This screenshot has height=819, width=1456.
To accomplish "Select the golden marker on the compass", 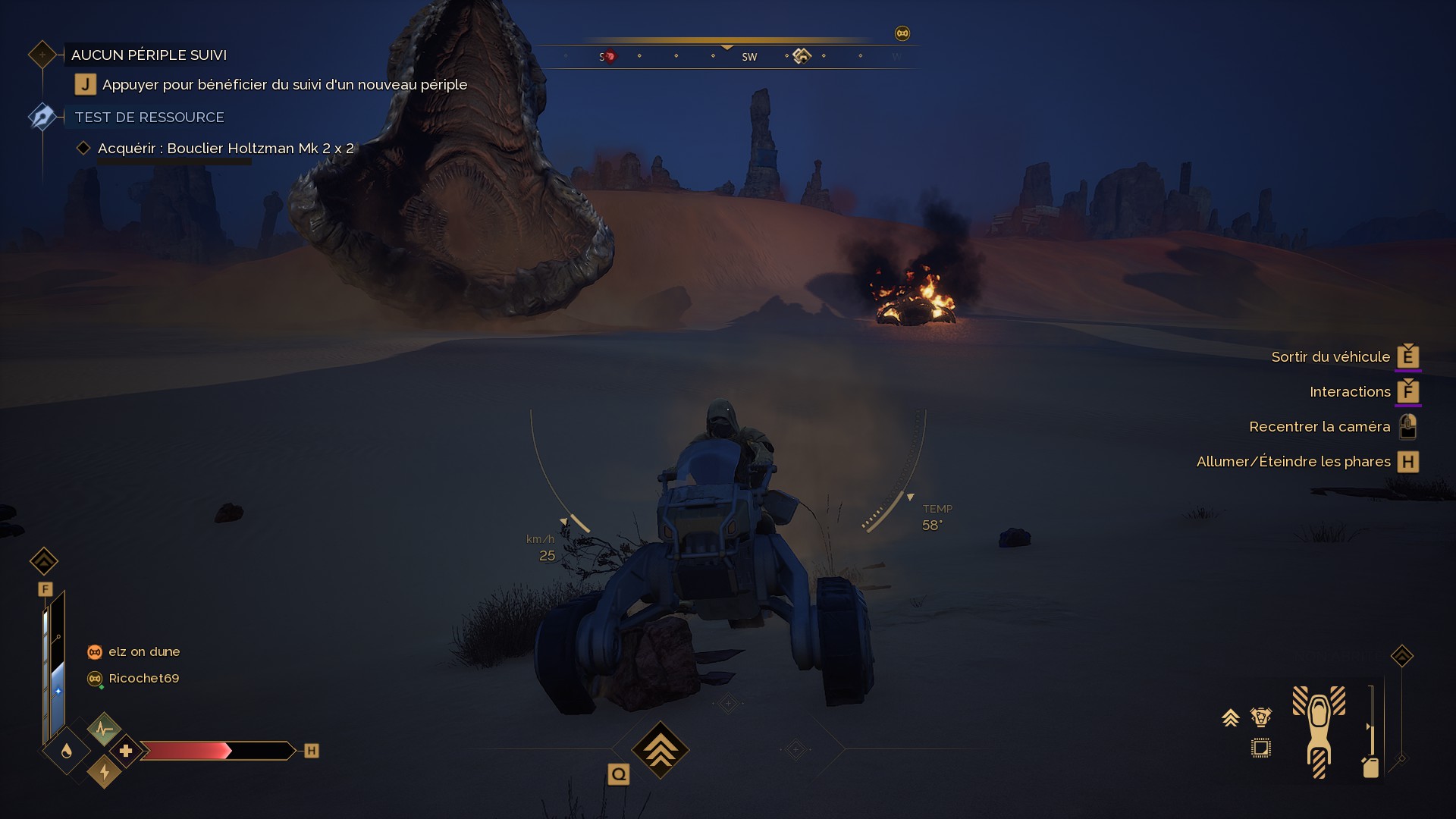I will pos(802,55).
